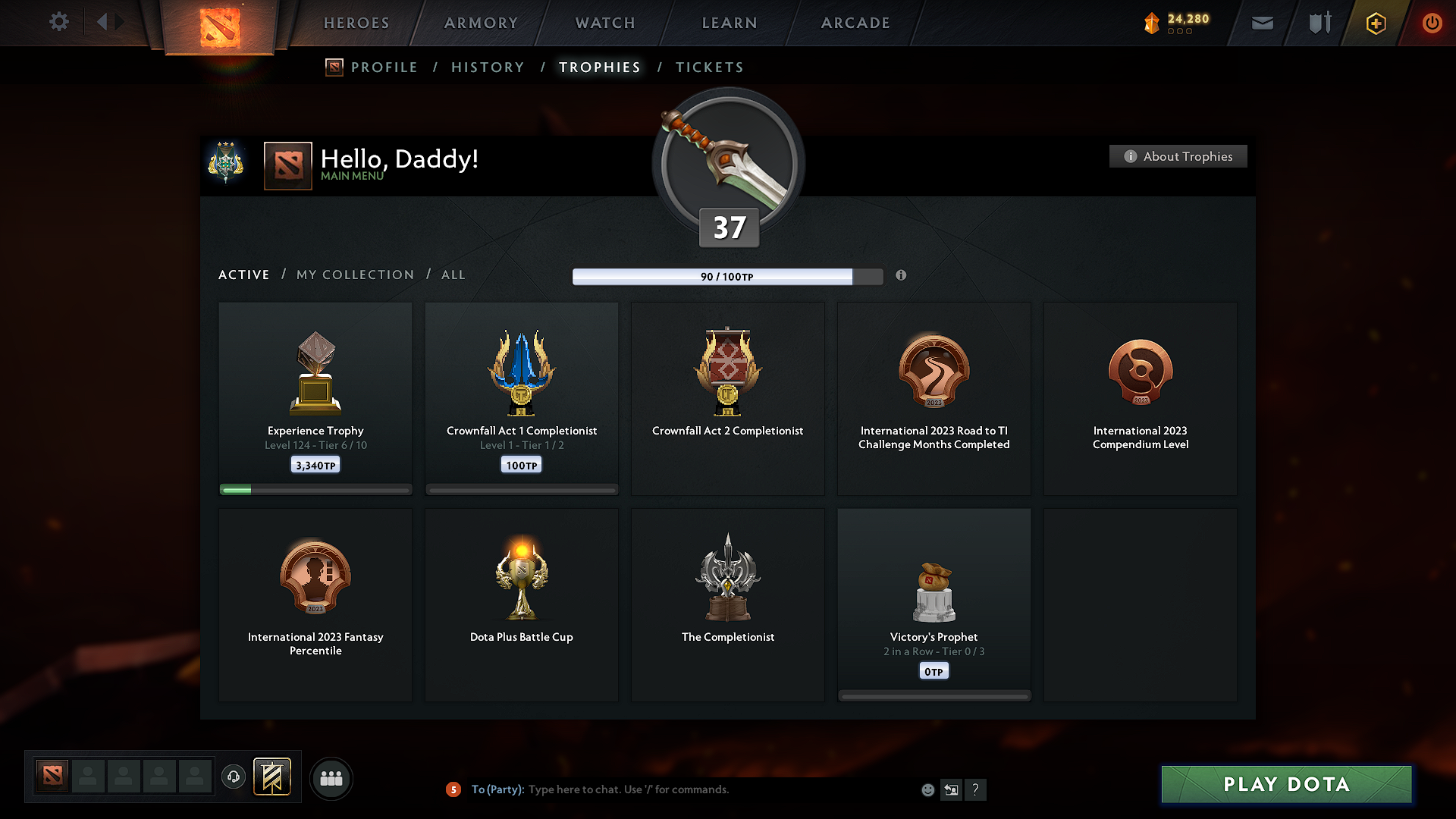Open About Trophies info

pos(1178,156)
